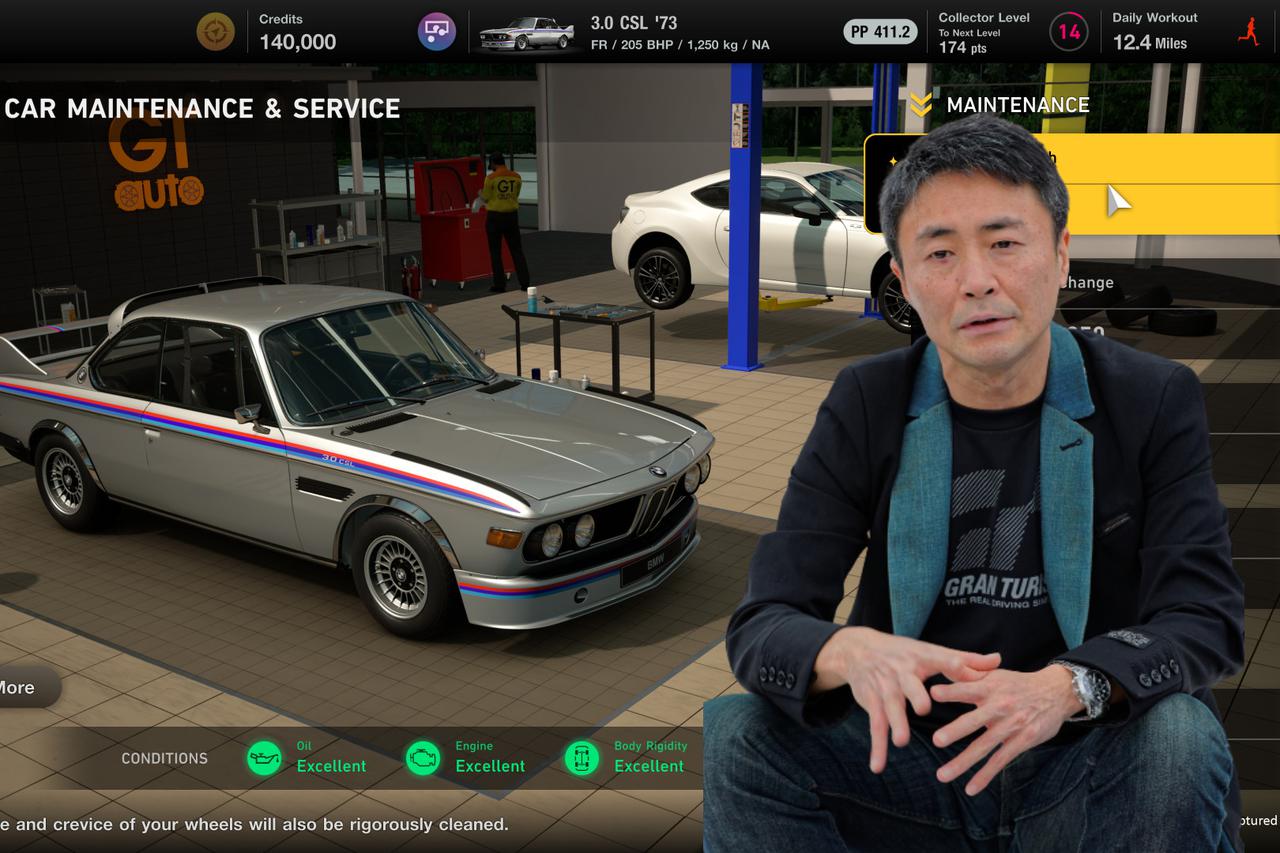Check the Body Rigidity condition icon
This screenshot has height=853, width=1280.
click(x=583, y=758)
